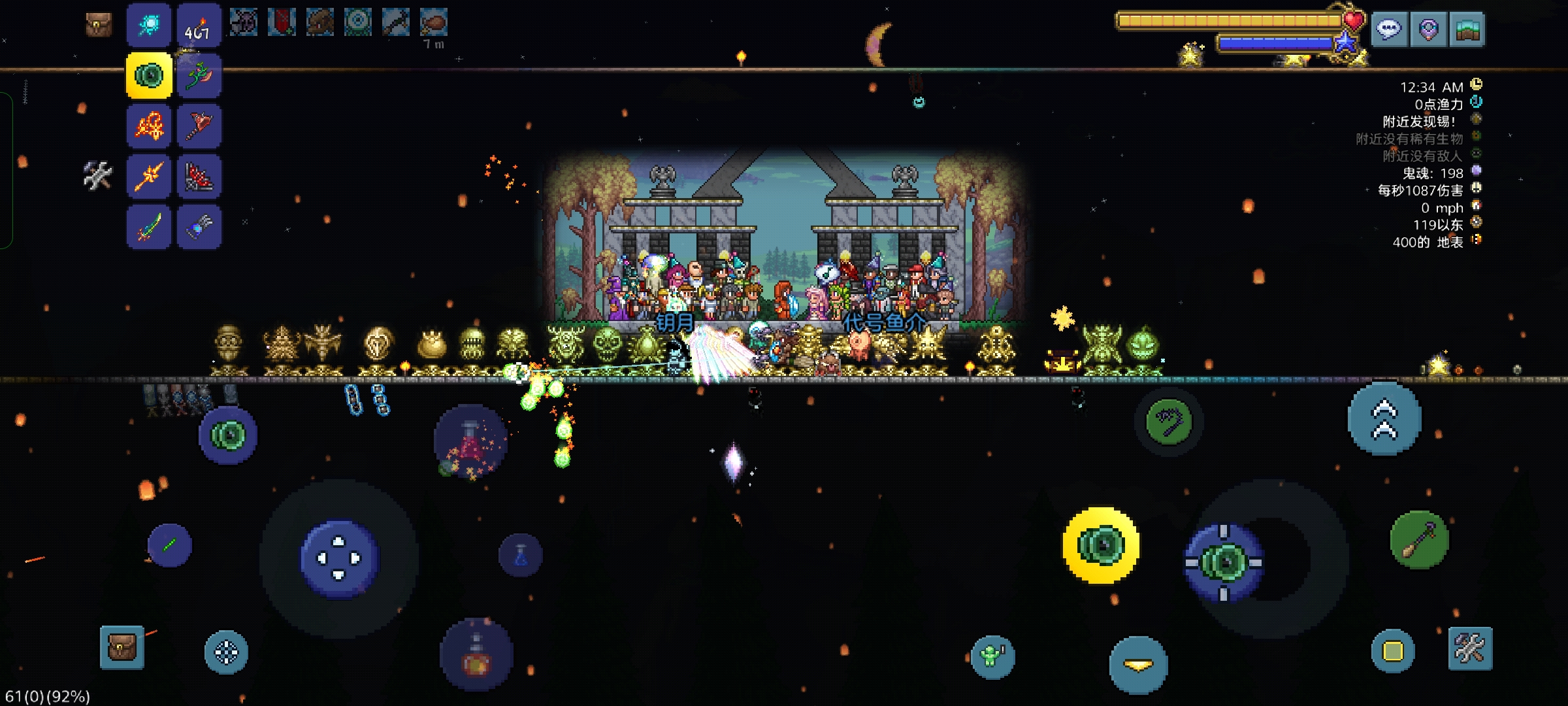
Task: Select the cyan magic mirror hotbar slot
Action: click(149, 25)
